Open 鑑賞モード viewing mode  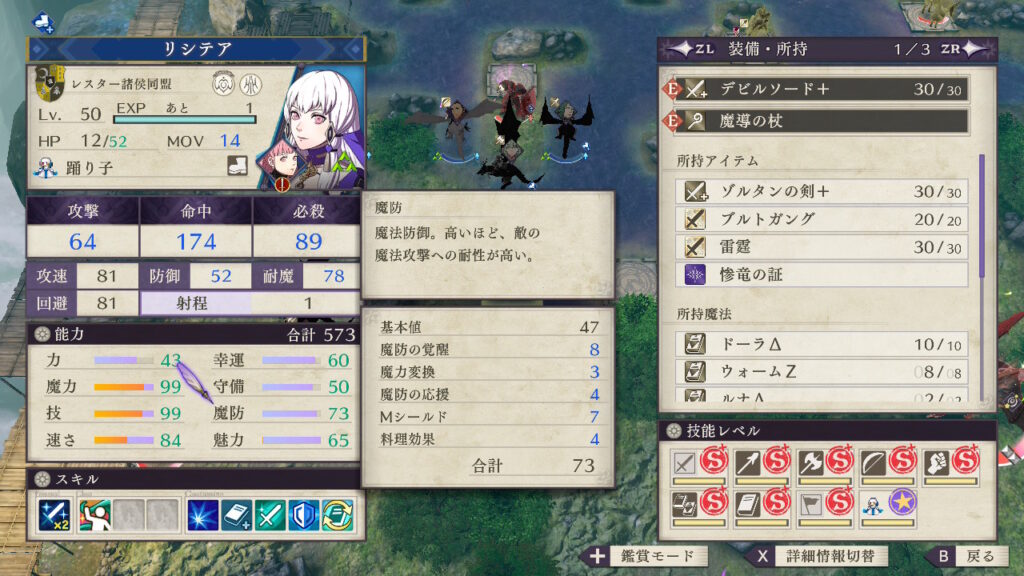(x=645, y=556)
